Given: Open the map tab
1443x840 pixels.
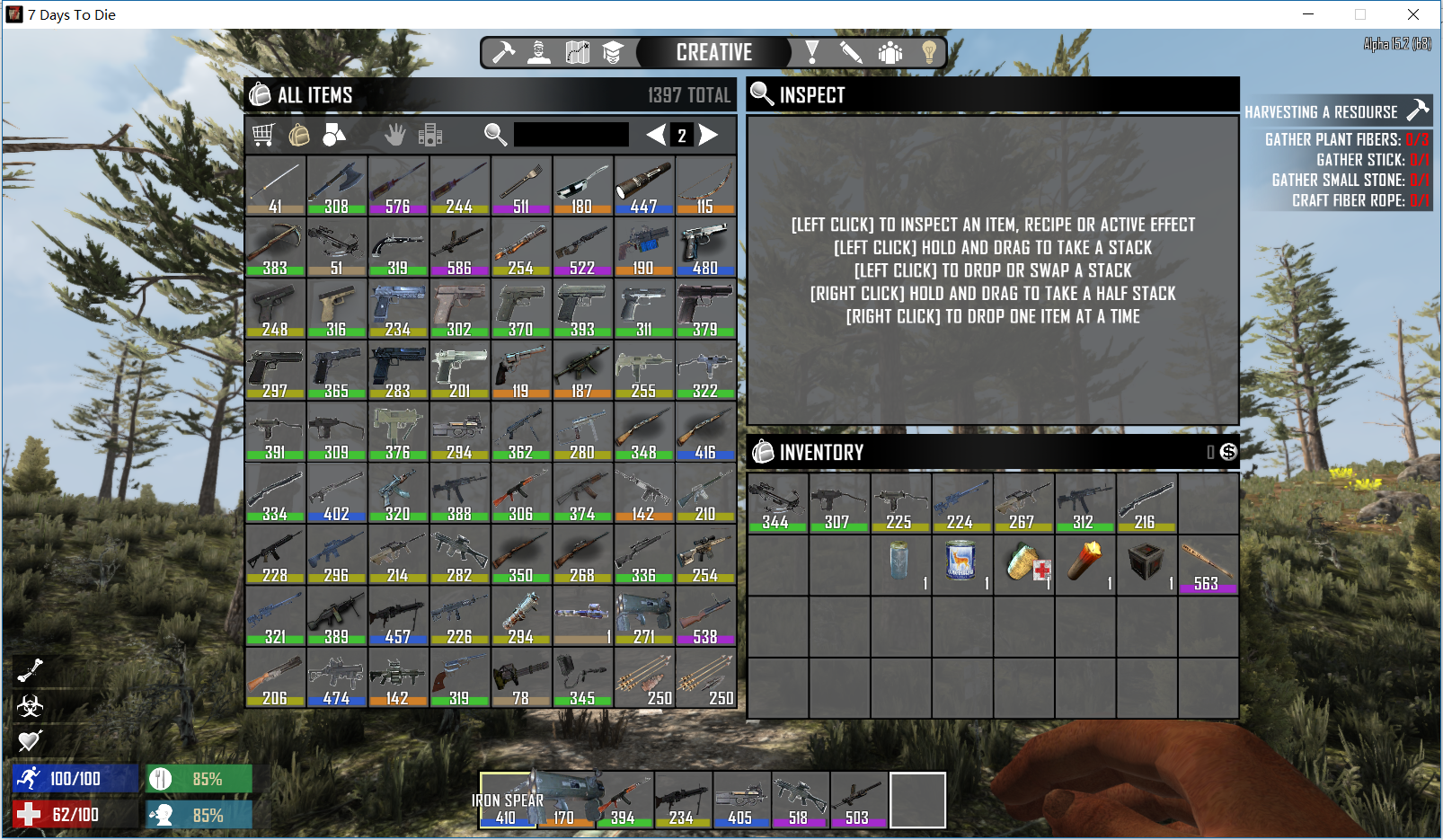Looking at the screenshot, I should pyautogui.click(x=577, y=52).
